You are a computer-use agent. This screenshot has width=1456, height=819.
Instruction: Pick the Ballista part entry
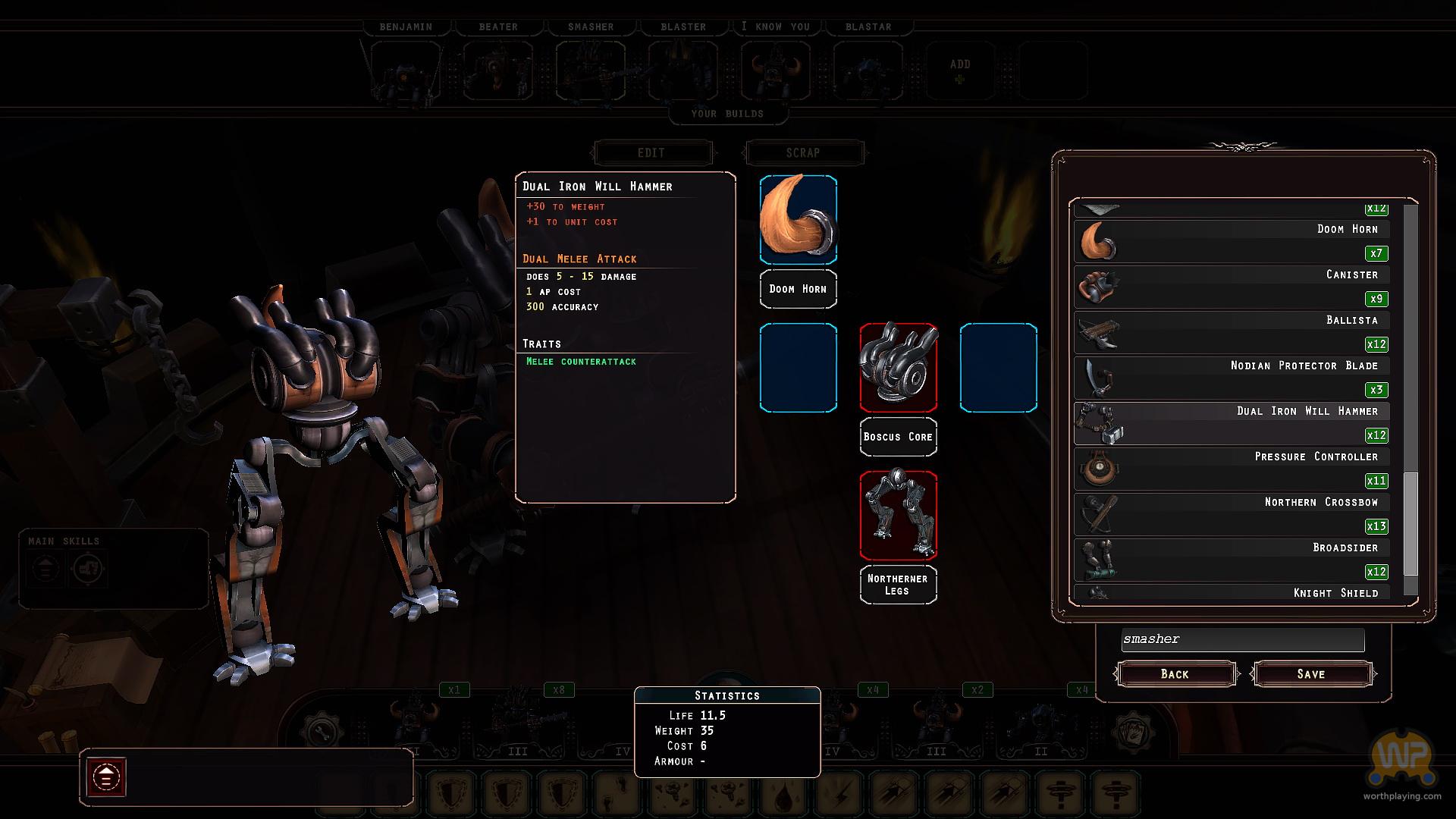(x=1232, y=332)
